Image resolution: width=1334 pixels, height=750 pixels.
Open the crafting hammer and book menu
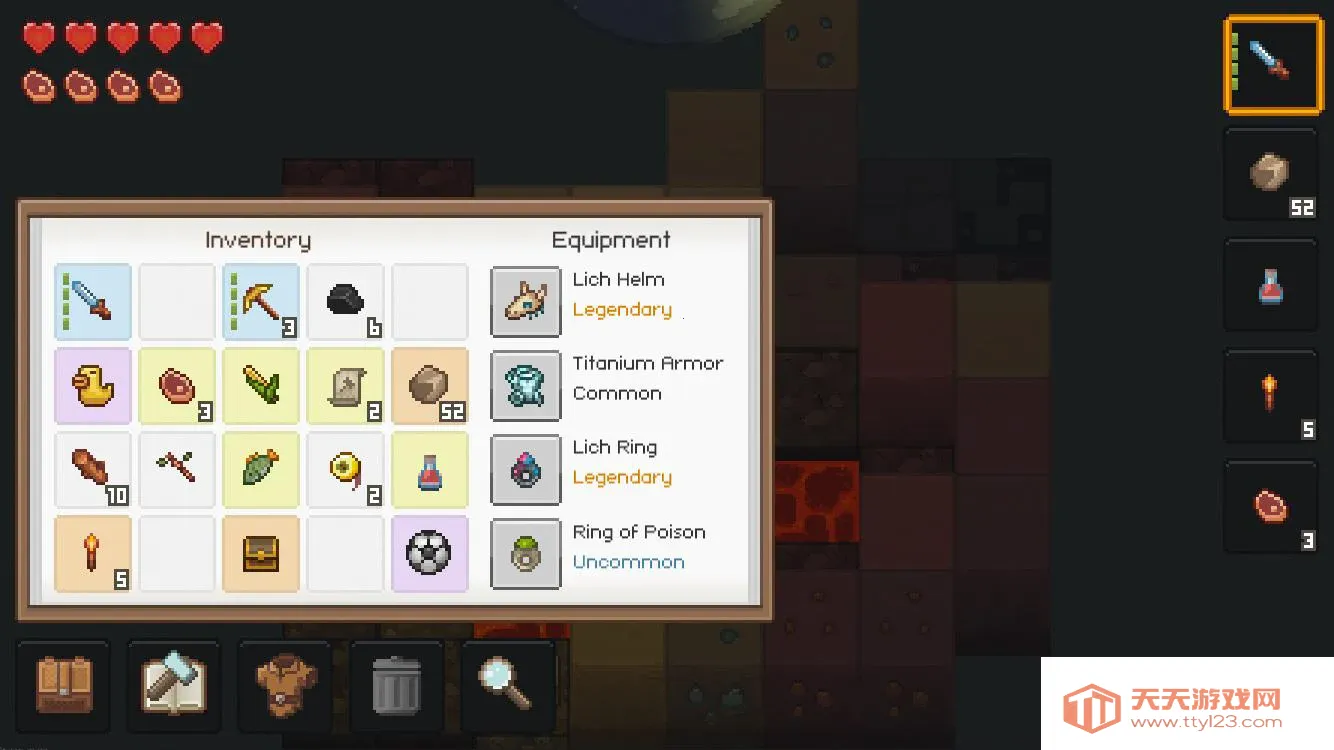(174, 685)
